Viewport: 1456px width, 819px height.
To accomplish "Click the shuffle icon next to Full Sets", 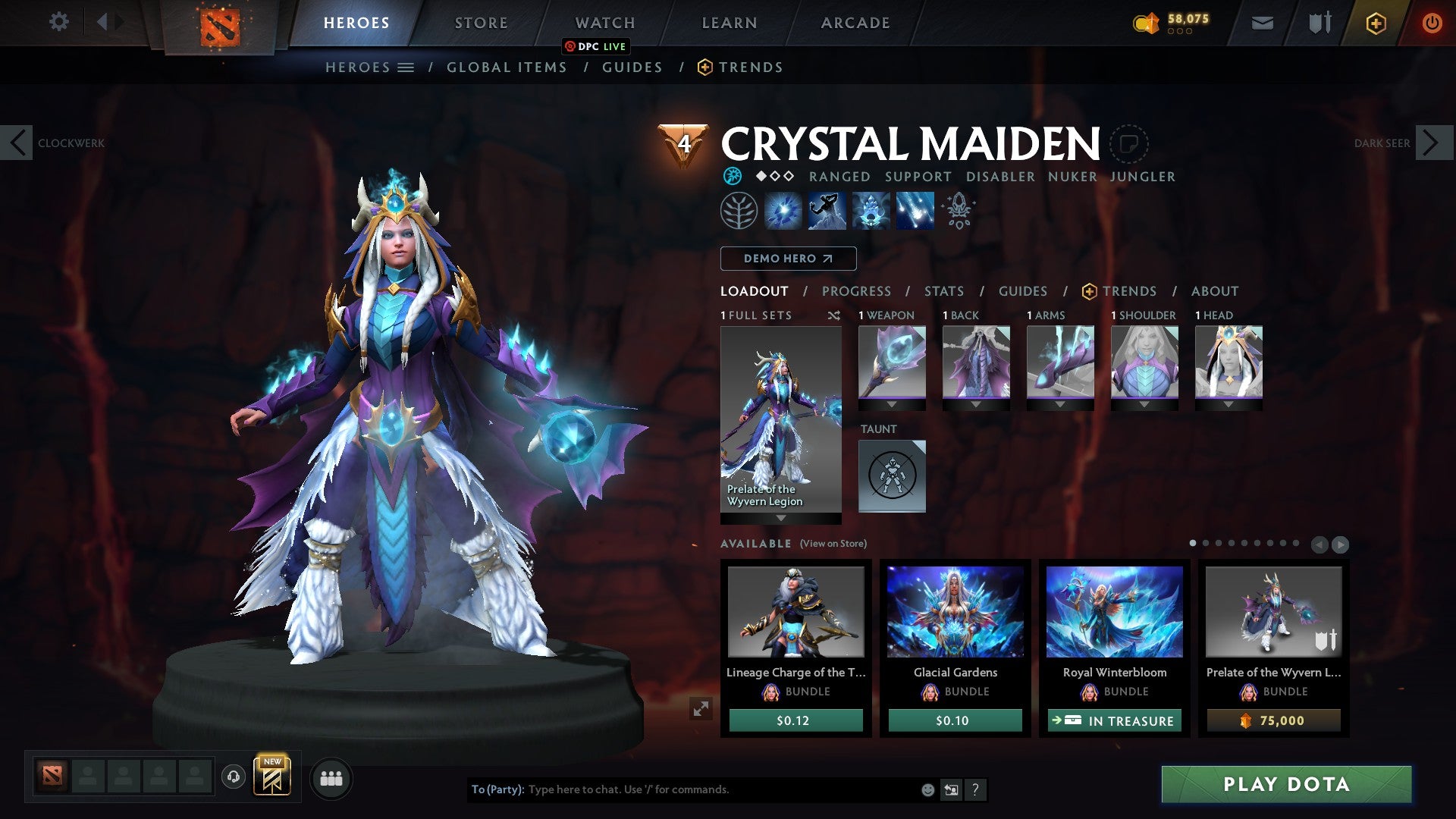I will (x=834, y=315).
